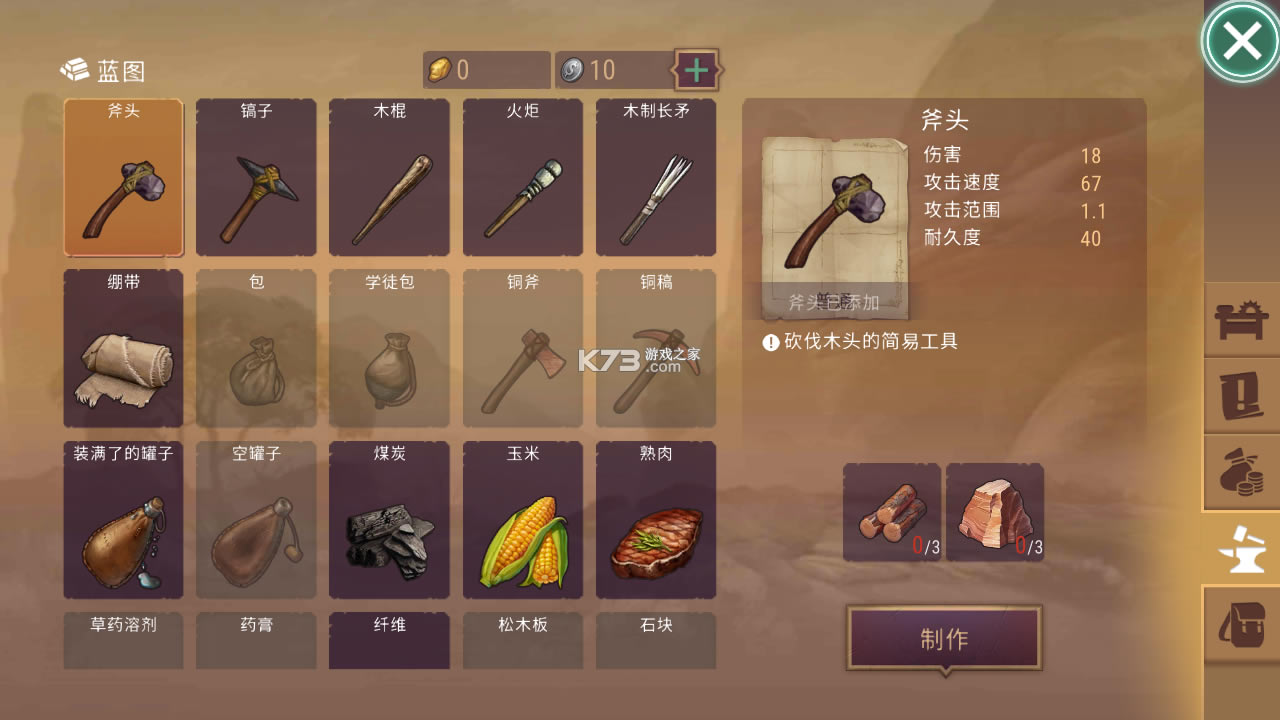Select the 铜斧 copper axe blueprint
This screenshot has width=1280, height=720.
522,348
